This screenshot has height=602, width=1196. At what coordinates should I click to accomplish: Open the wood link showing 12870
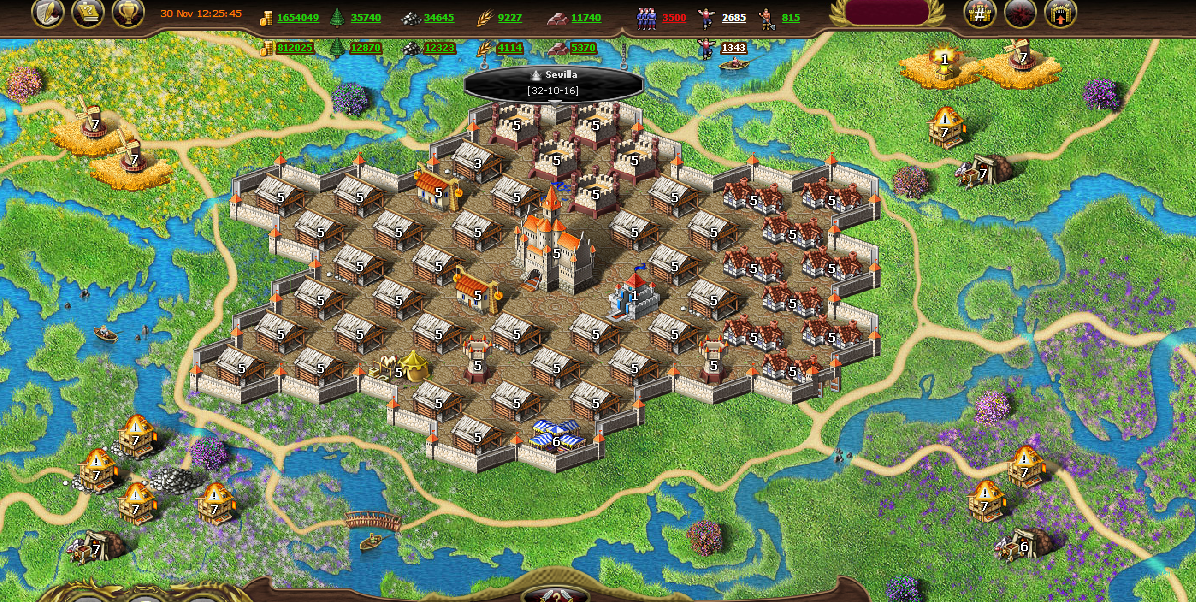[366, 48]
